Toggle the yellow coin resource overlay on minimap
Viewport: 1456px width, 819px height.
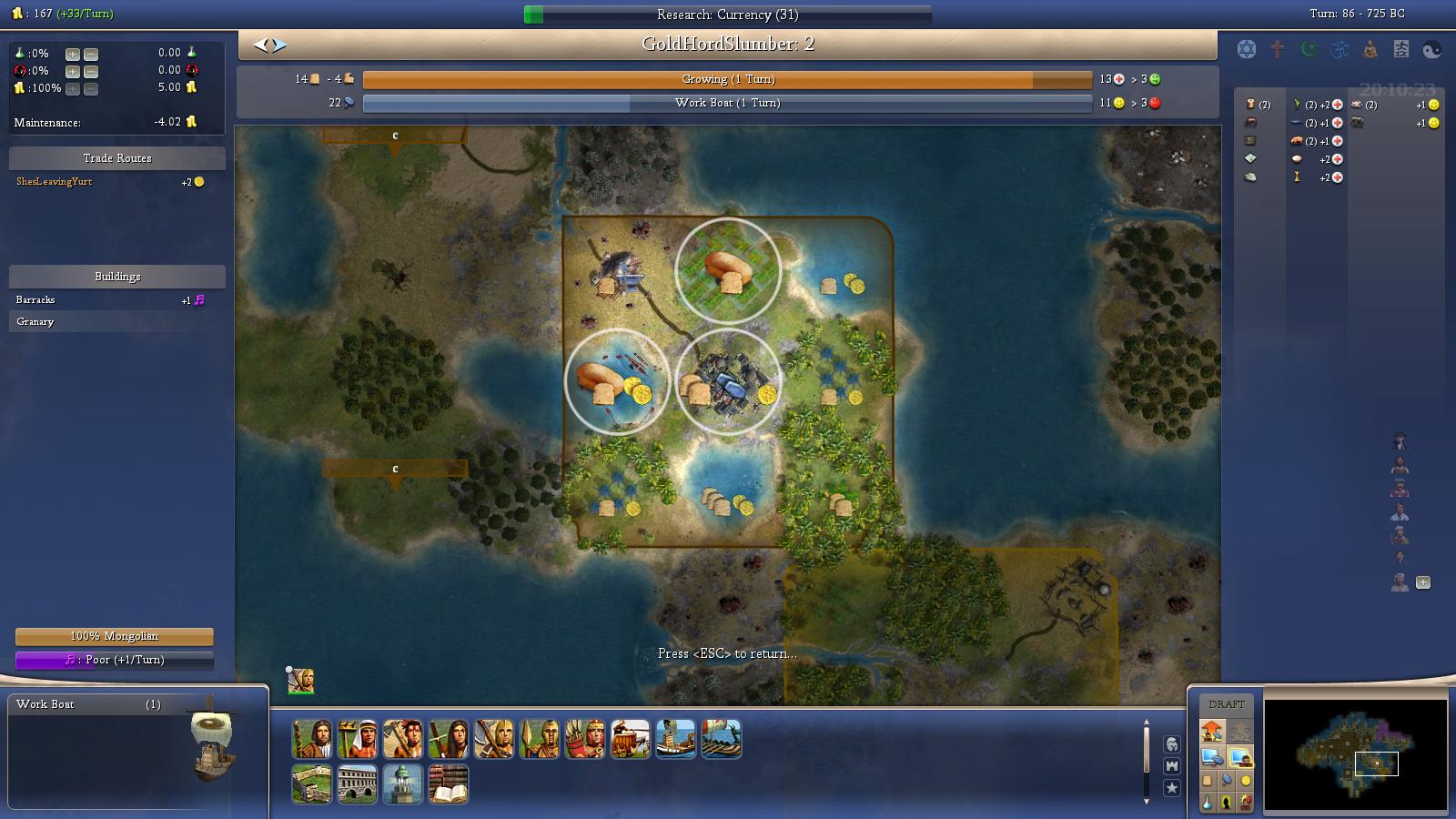(x=1246, y=781)
